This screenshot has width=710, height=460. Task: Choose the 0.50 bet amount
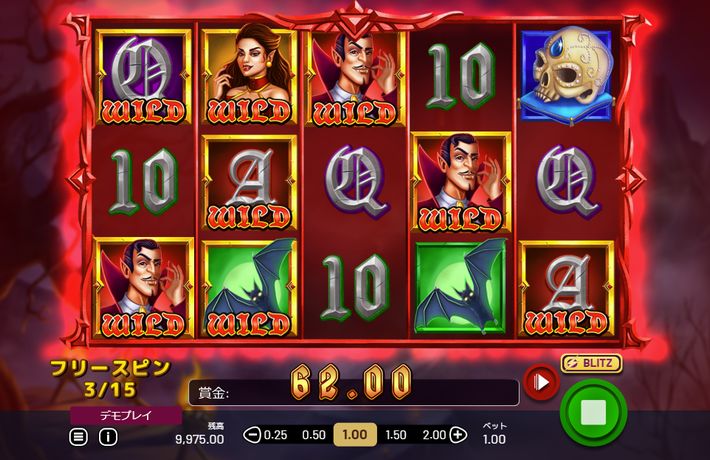(x=314, y=435)
